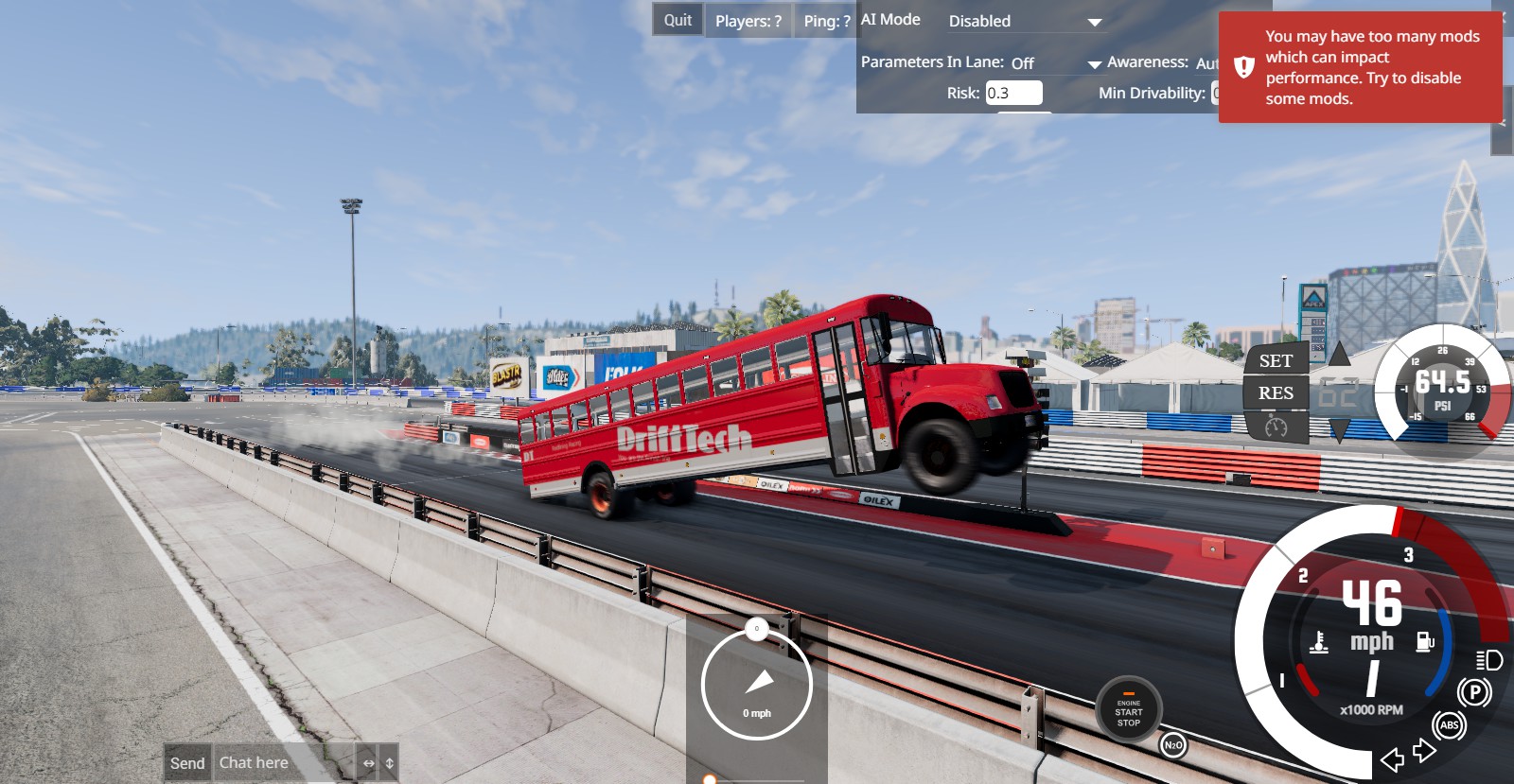Send the chat message
1514x784 pixels.
pos(187,763)
